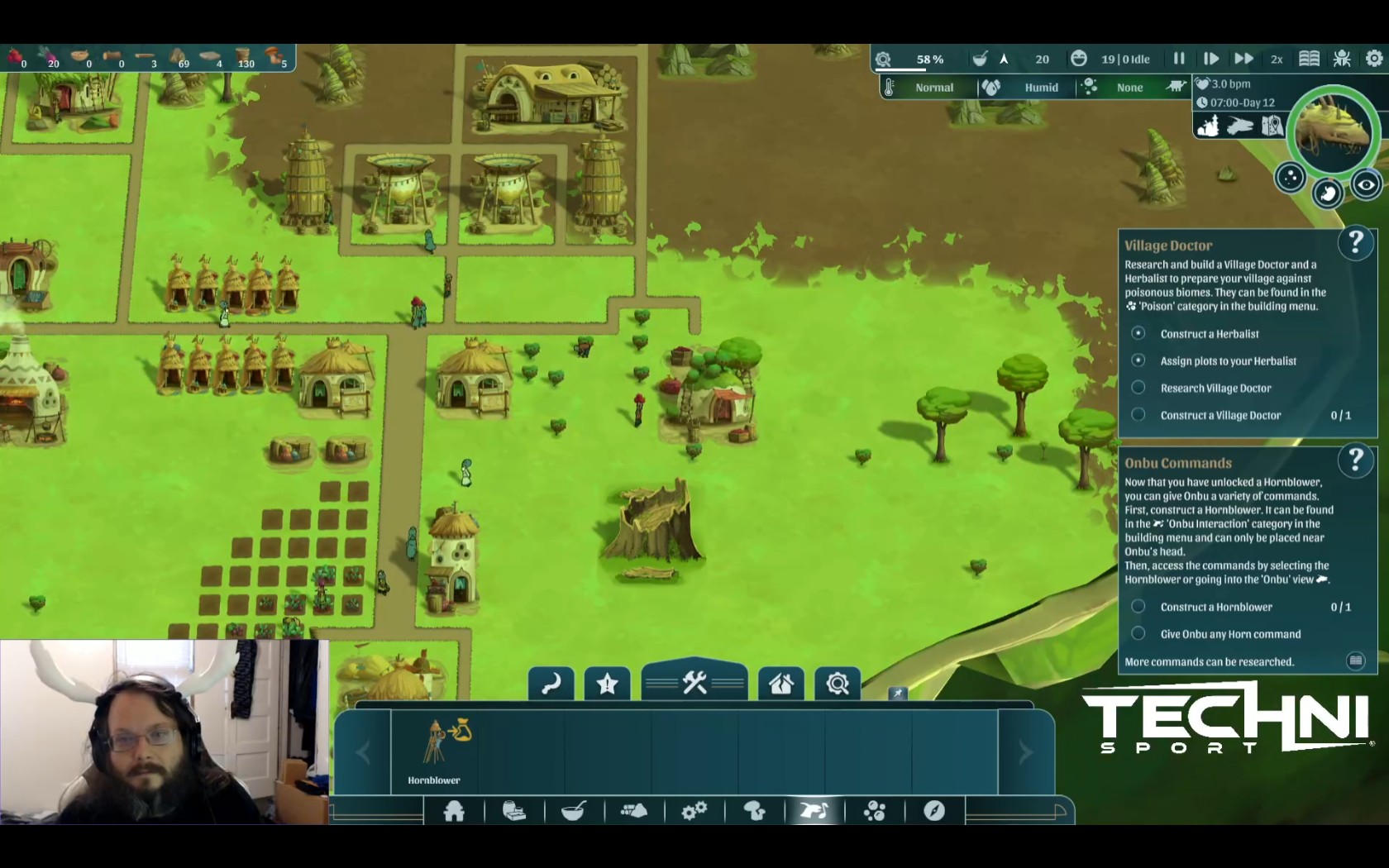Activate the fast-forward speed button
Screen dimensions: 1389x868
click(x=1243, y=59)
